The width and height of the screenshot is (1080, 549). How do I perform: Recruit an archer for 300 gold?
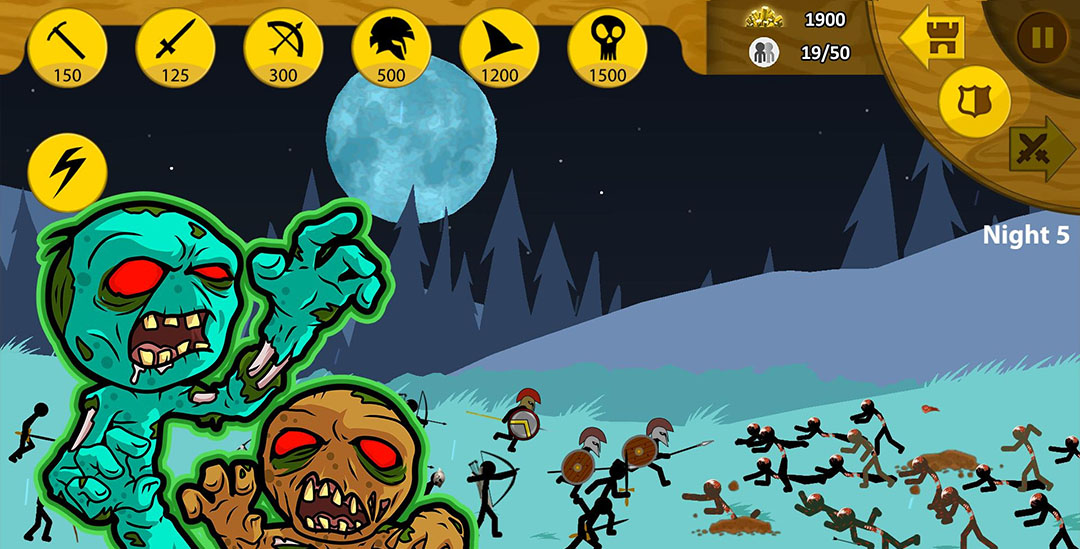tap(283, 47)
